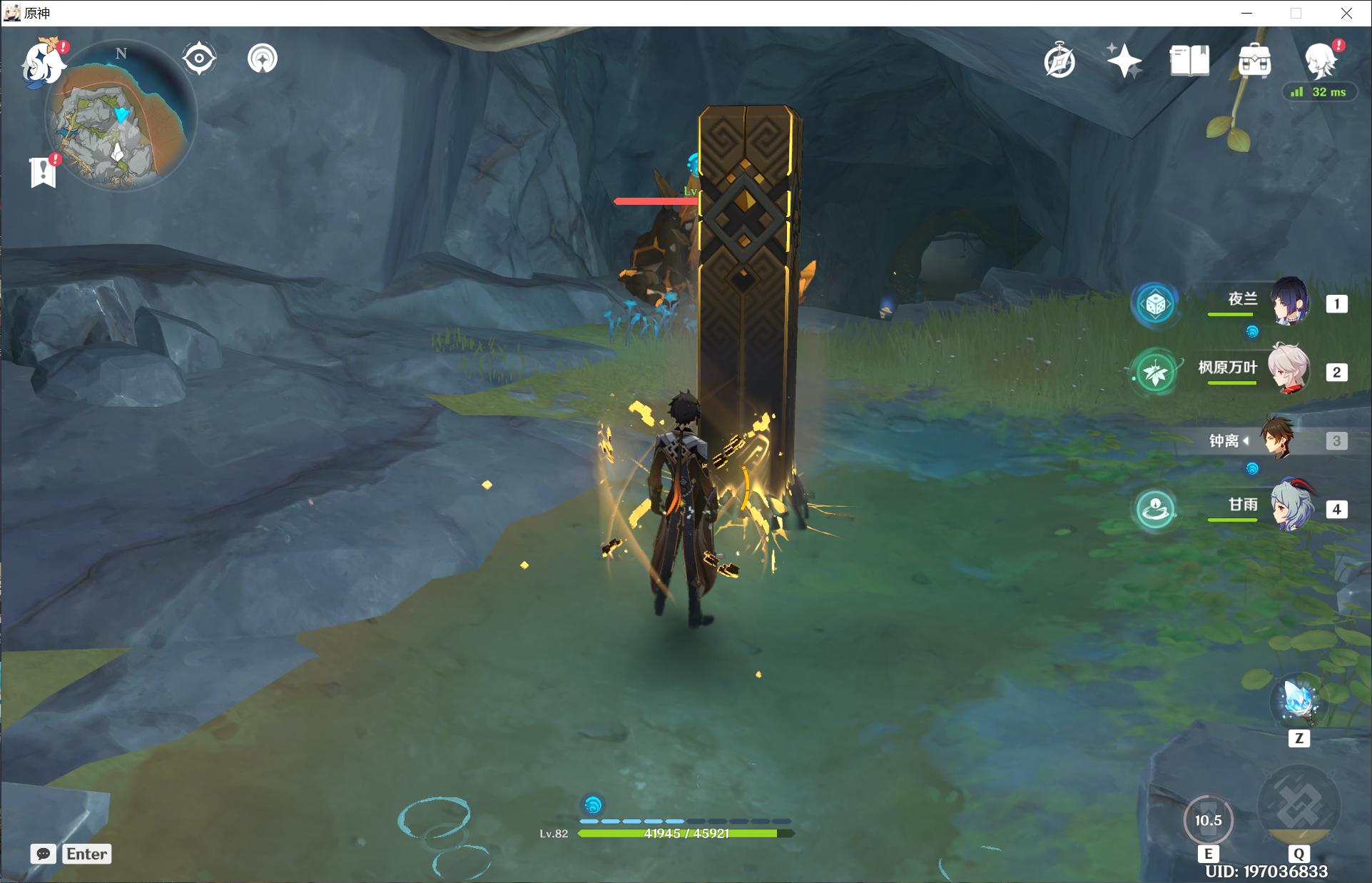
Task: Open the chat box
Action: point(44,854)
